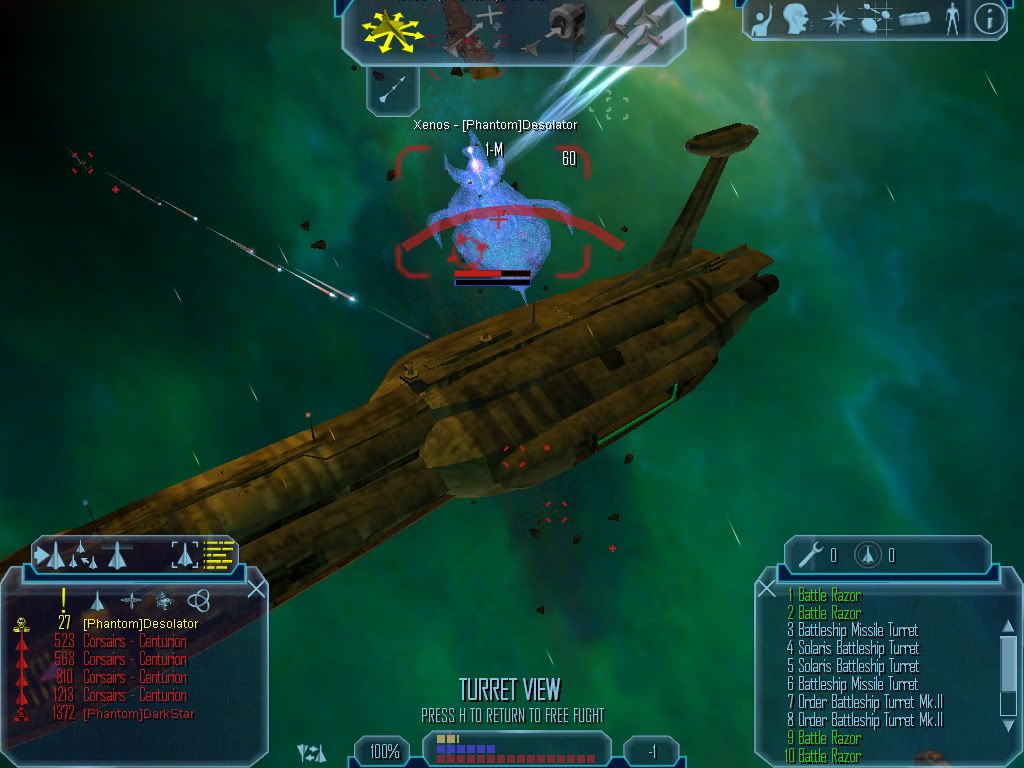Close the contact list panel
The width and height of the screenshot is (1024, 768).
(256, 588)
